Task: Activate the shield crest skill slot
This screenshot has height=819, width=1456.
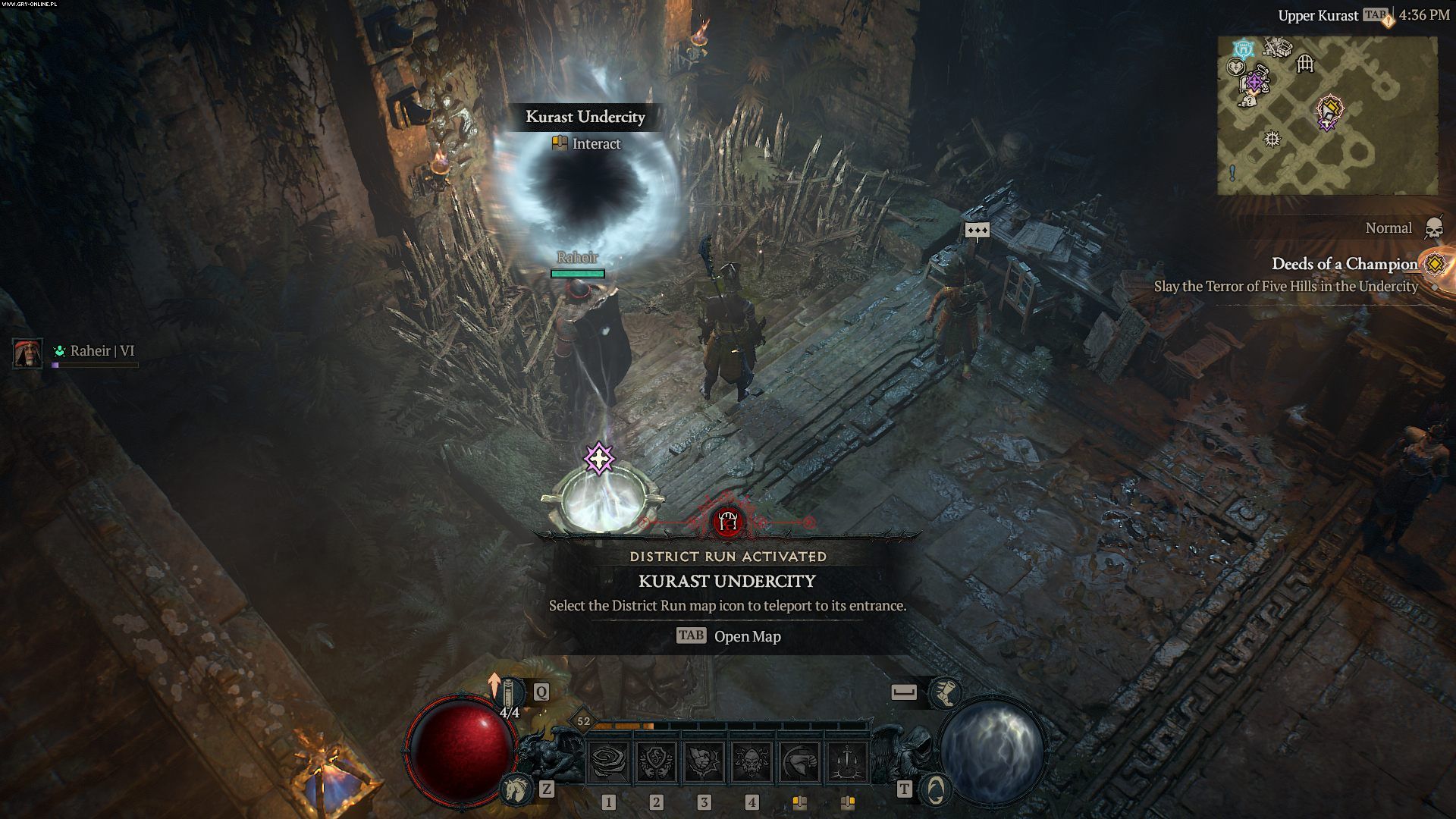Action: tap(657, 762)
